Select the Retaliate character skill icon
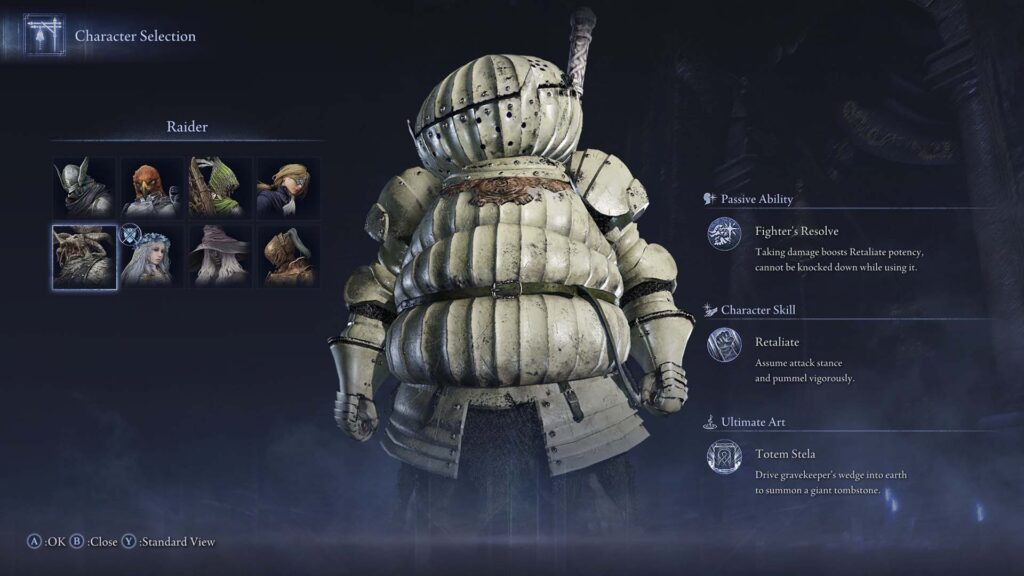 724,346
